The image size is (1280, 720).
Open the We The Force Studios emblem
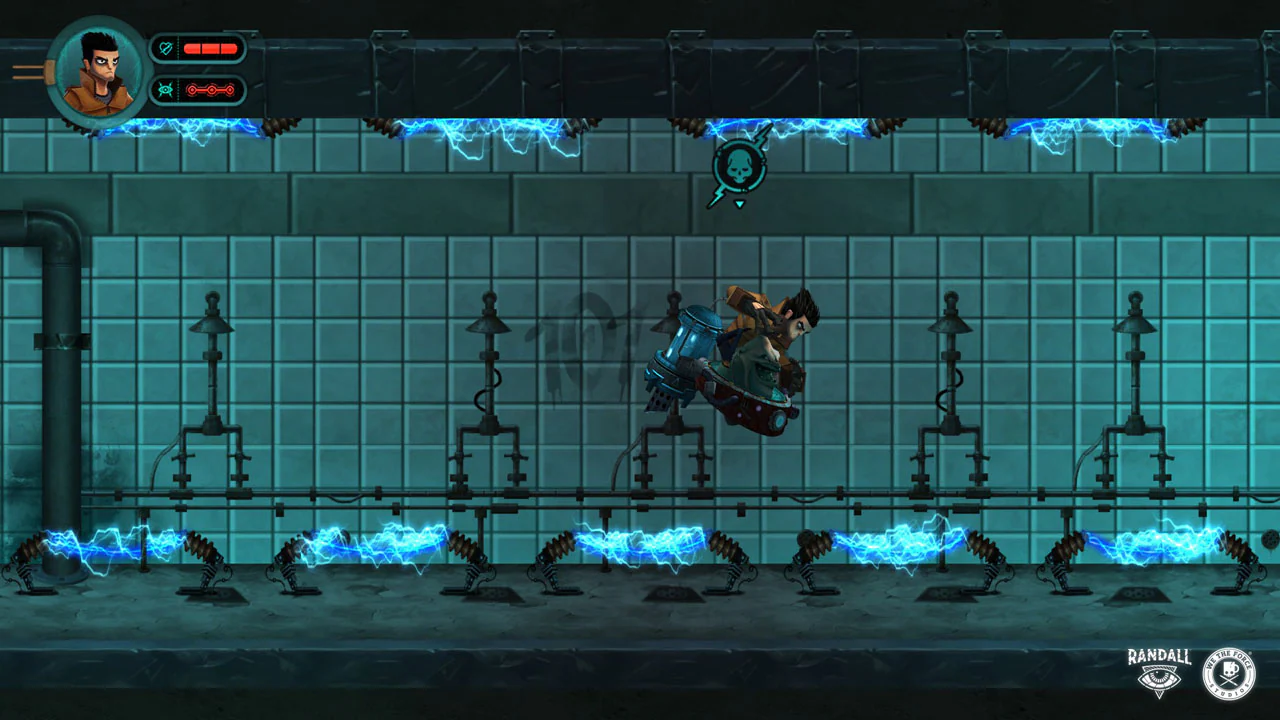(1228, 674)
